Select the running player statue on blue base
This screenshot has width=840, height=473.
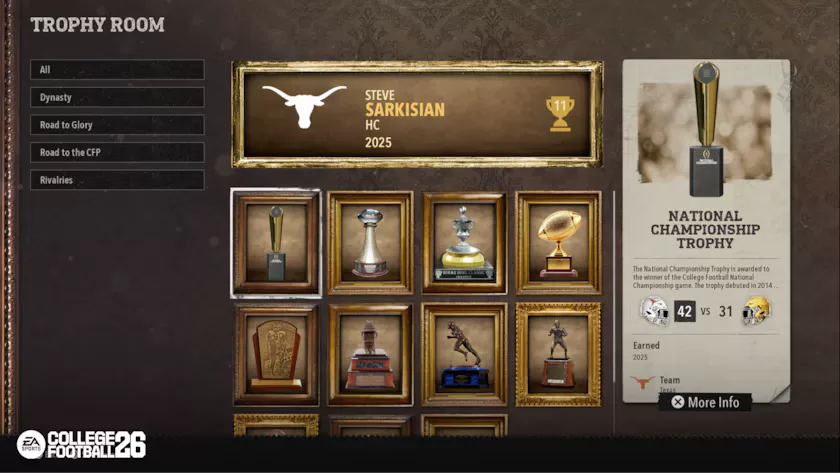[464, 355]
